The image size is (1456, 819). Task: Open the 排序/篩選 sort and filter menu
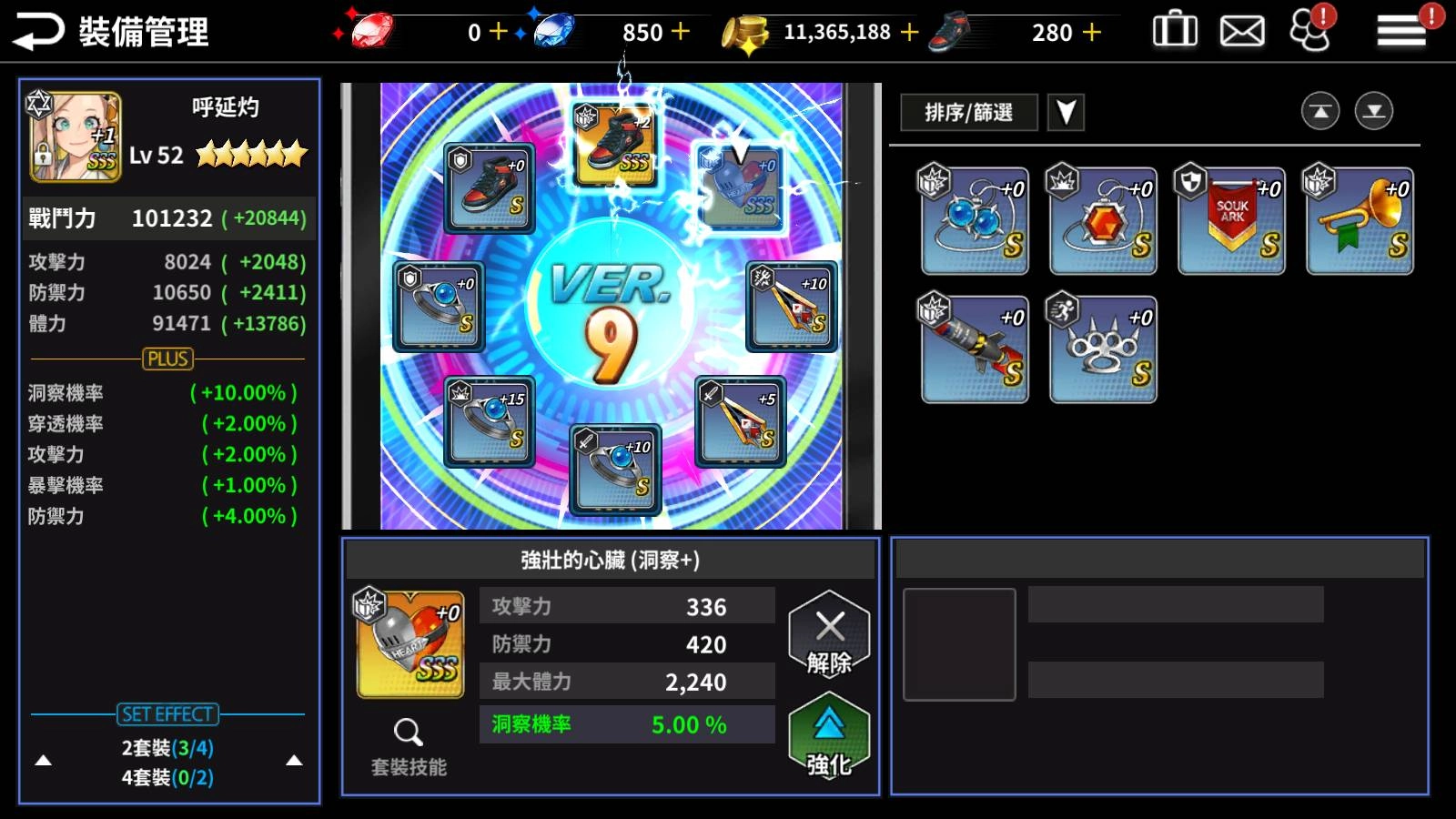click(x=967, y=113)
